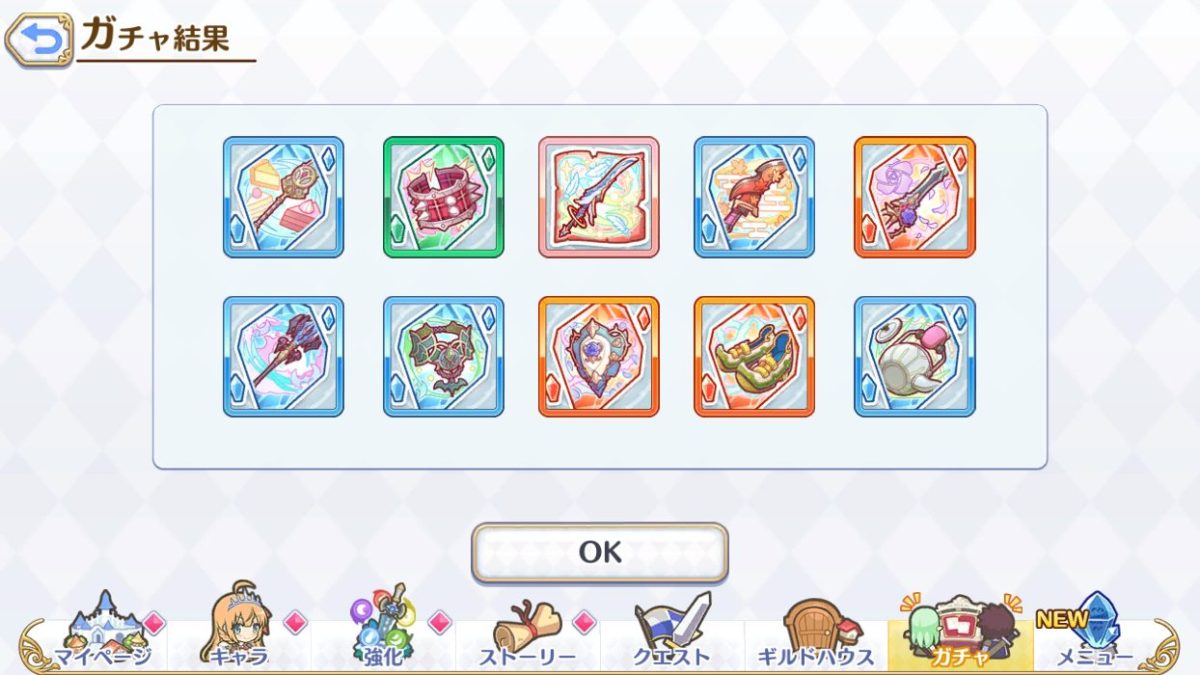Select the white teapot gacha item
Screen dimensions: 1200x675
(914, 356)
